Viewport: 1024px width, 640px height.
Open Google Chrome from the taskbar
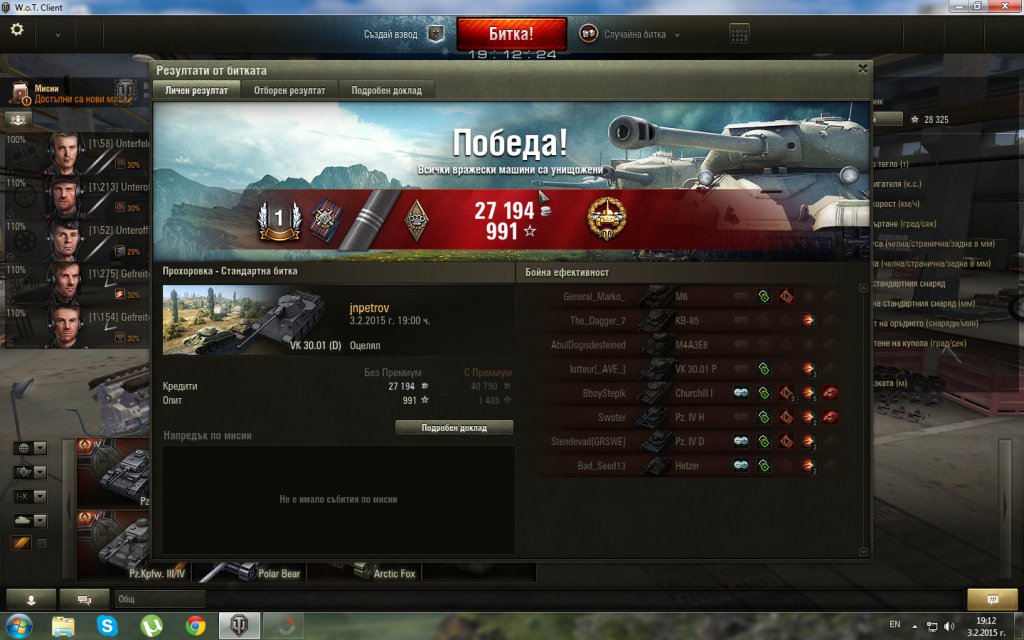pos(195,626)
